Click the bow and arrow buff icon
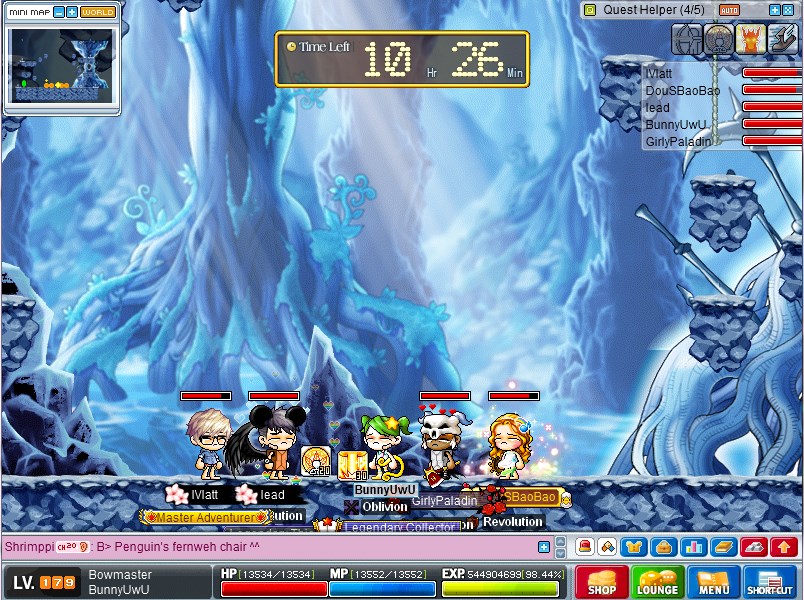The height and width of the screenshot is (600, 804). tap(686, 39)
